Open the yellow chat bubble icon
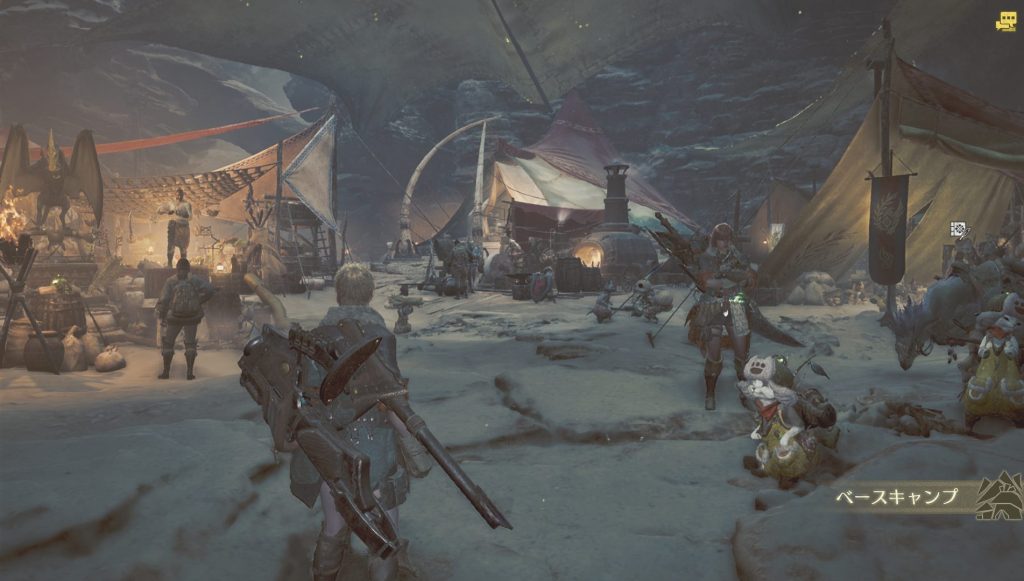1024x581 pixels. (1004, 21)
